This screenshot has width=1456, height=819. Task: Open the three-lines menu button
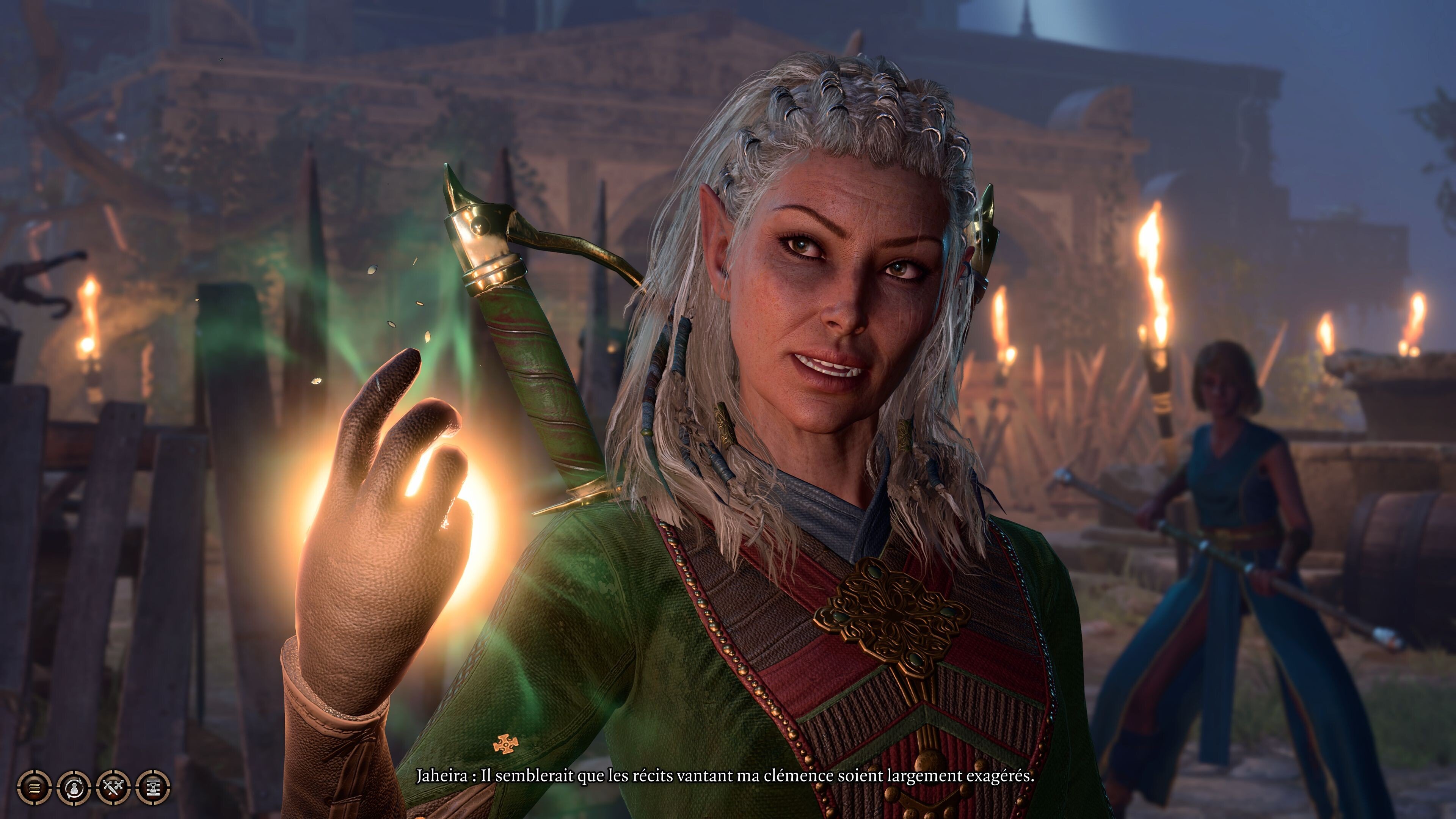(x=35, y=787)
